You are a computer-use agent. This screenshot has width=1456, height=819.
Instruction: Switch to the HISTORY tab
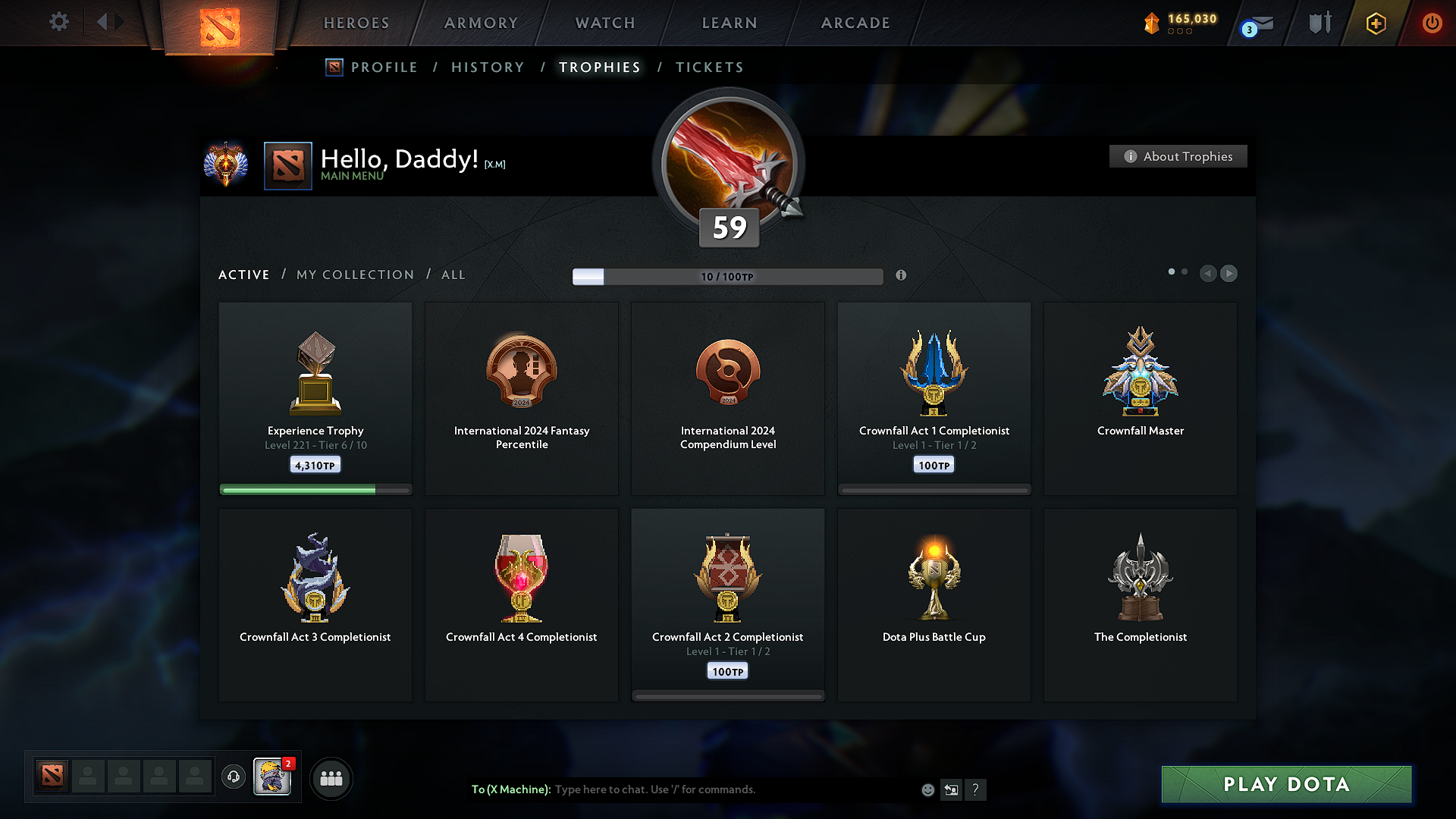pos(488,67)
